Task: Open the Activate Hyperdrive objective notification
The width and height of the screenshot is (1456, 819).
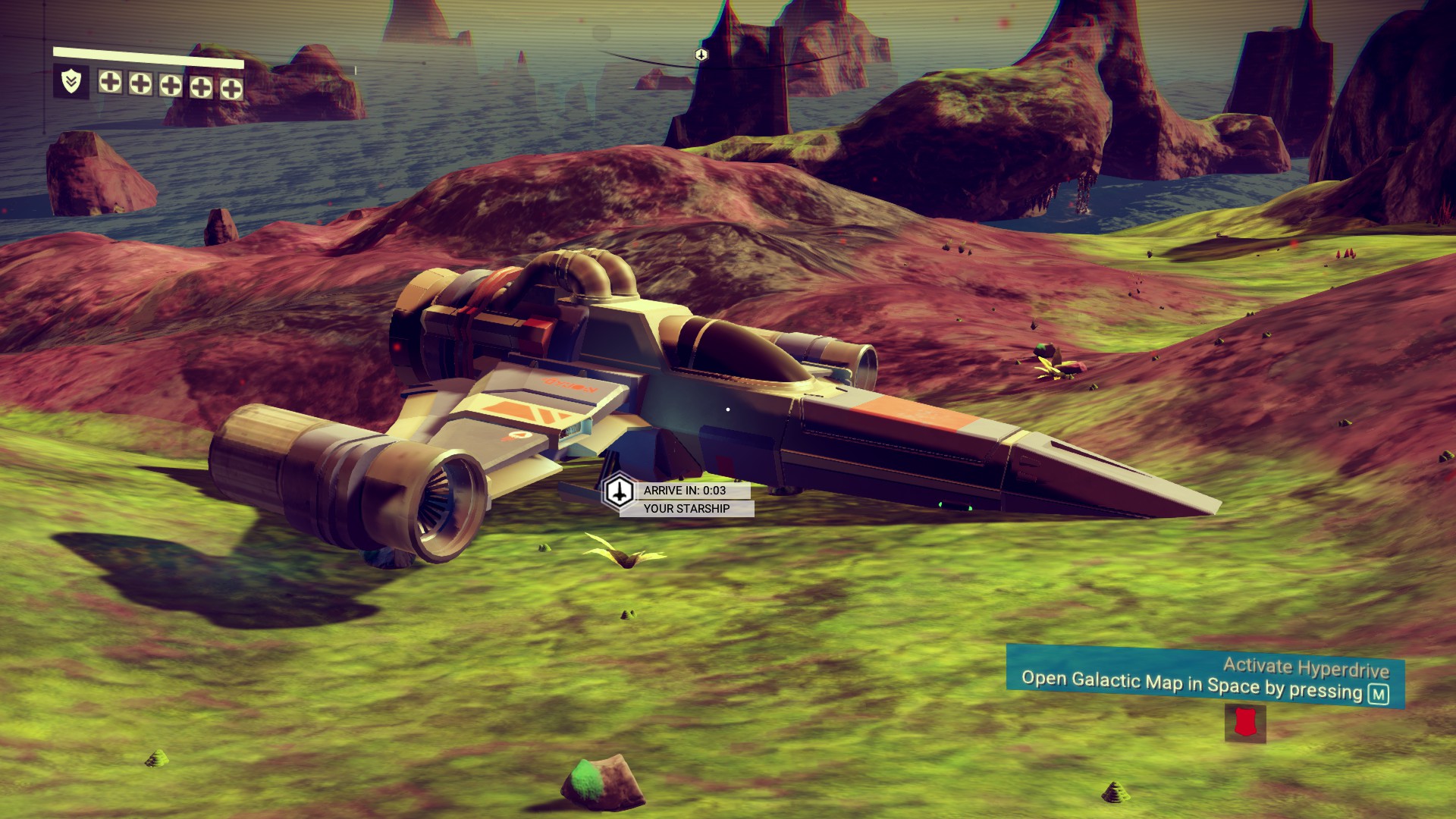Action: coord(1204,678)
